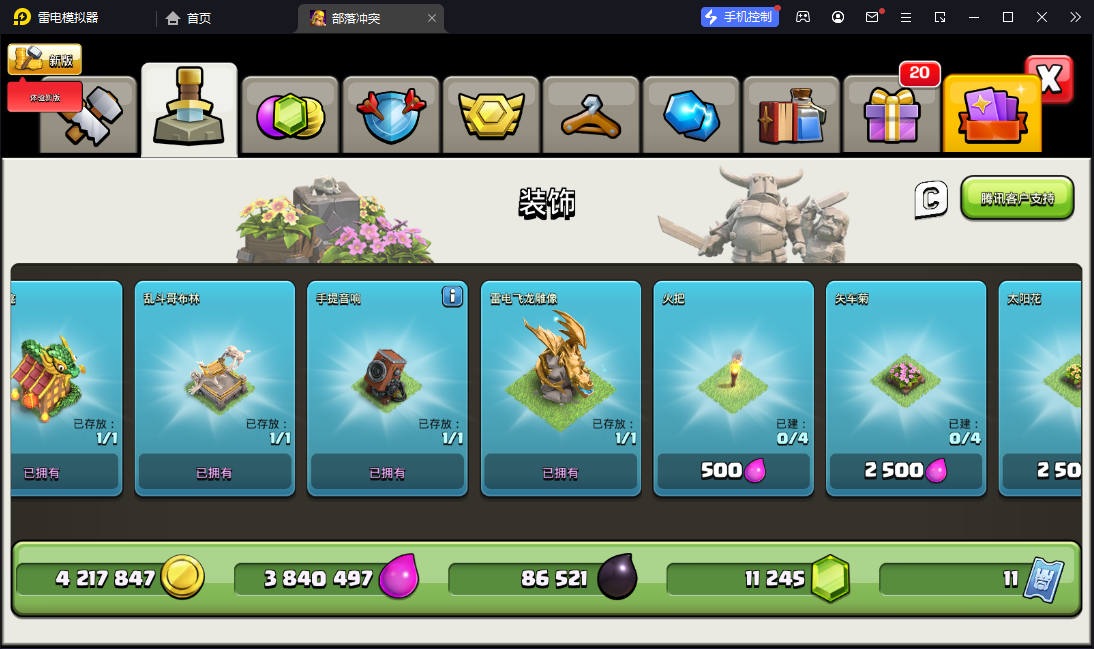The width and height of the screenshot is (1094, 649).
Task: Open the blue phone control emulator button
Action: tap(739, 17)
